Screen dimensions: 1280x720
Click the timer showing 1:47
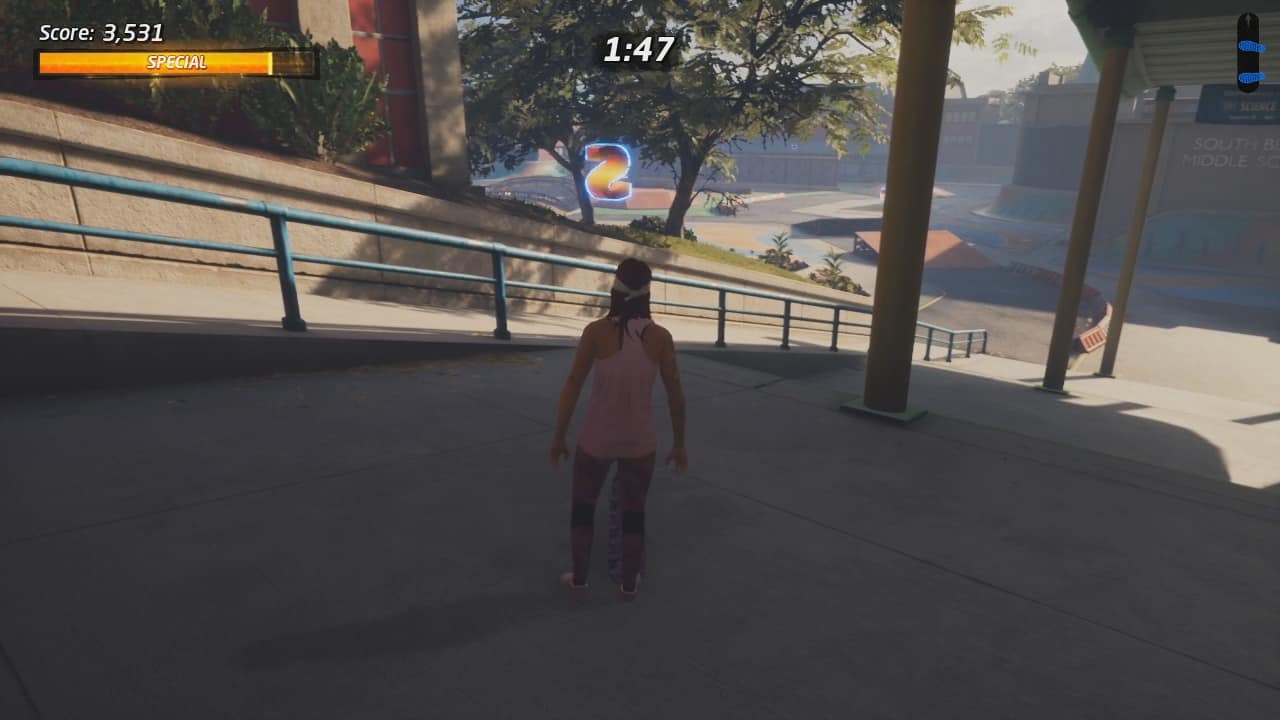pos(637,49)
